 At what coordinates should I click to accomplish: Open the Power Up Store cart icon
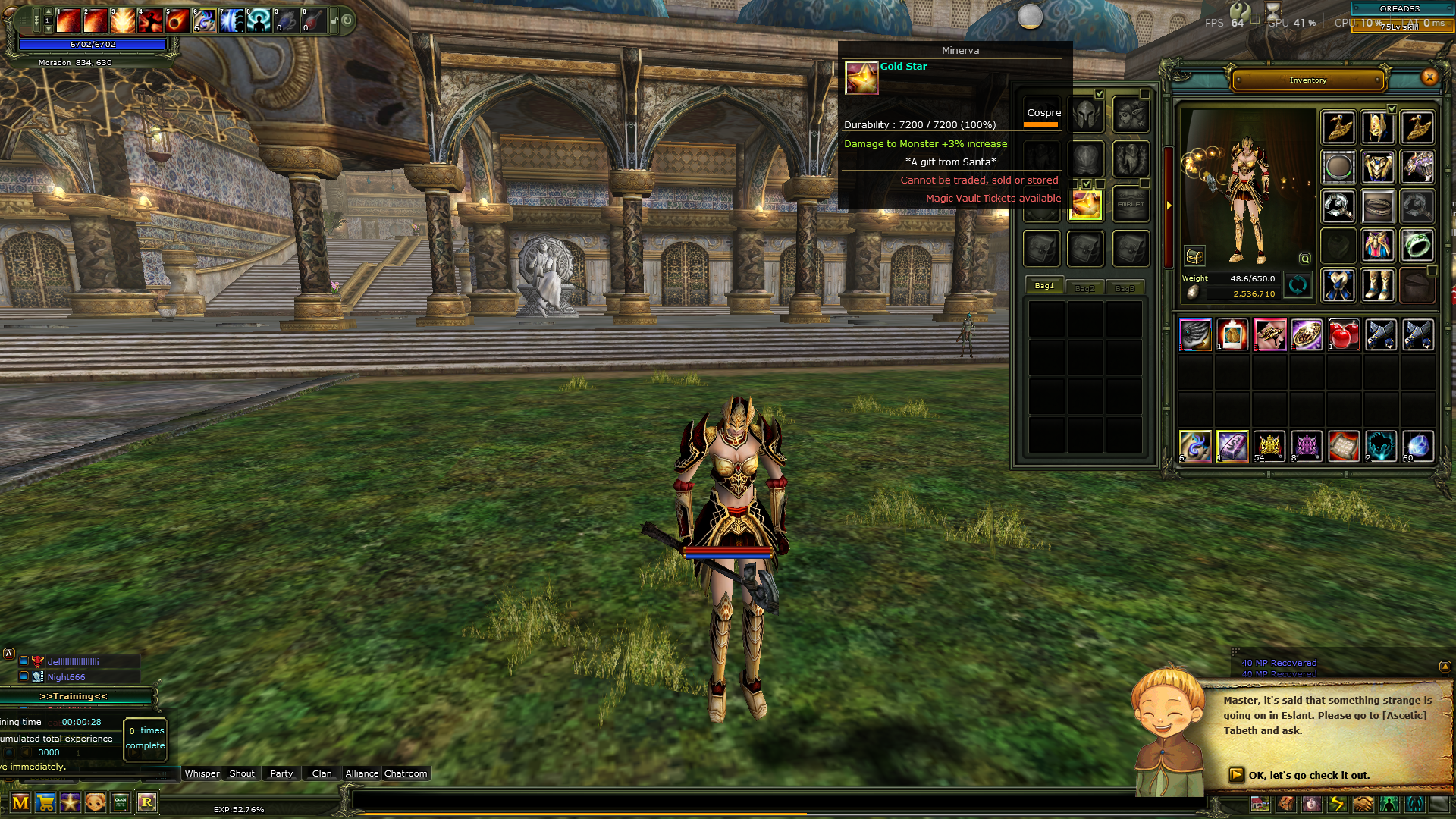(x=45, y=802)
